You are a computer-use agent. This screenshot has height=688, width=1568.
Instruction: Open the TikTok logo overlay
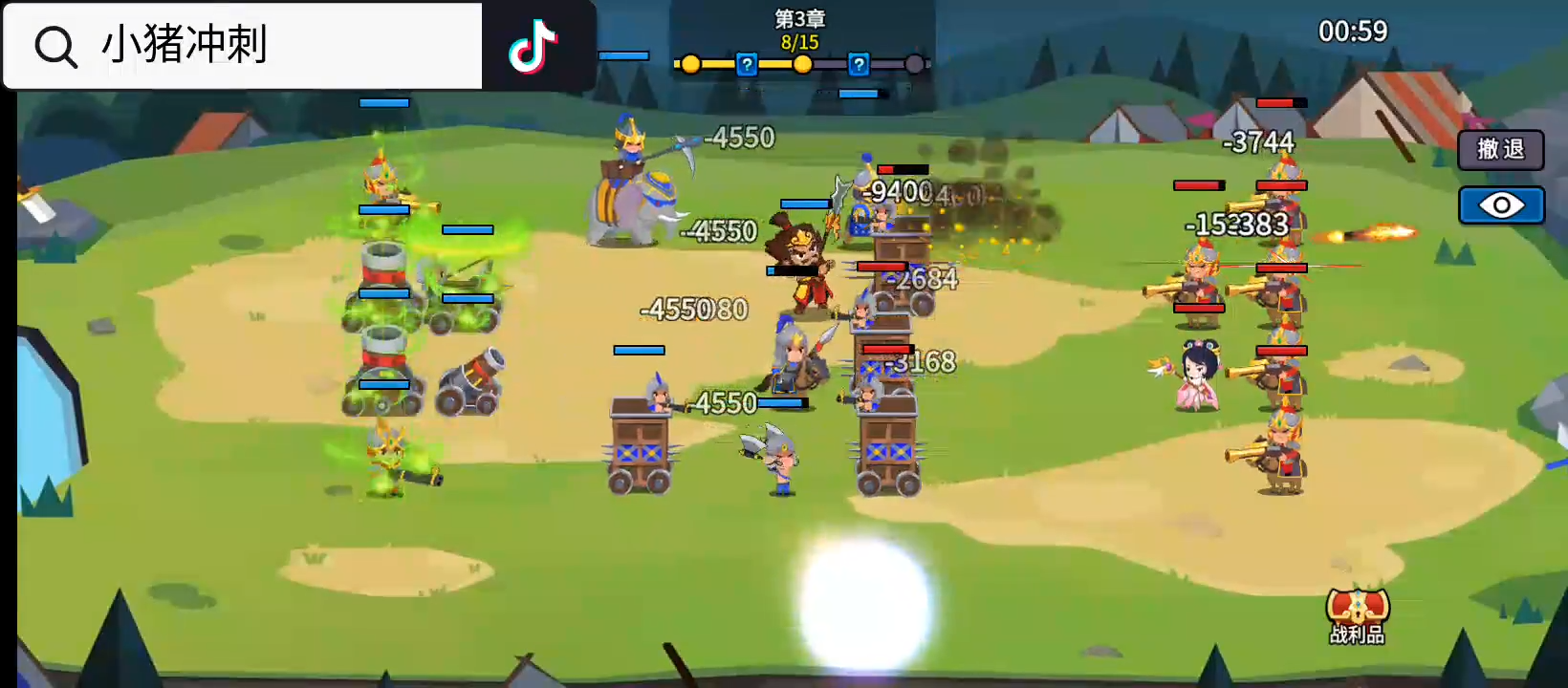coord(533,46)
